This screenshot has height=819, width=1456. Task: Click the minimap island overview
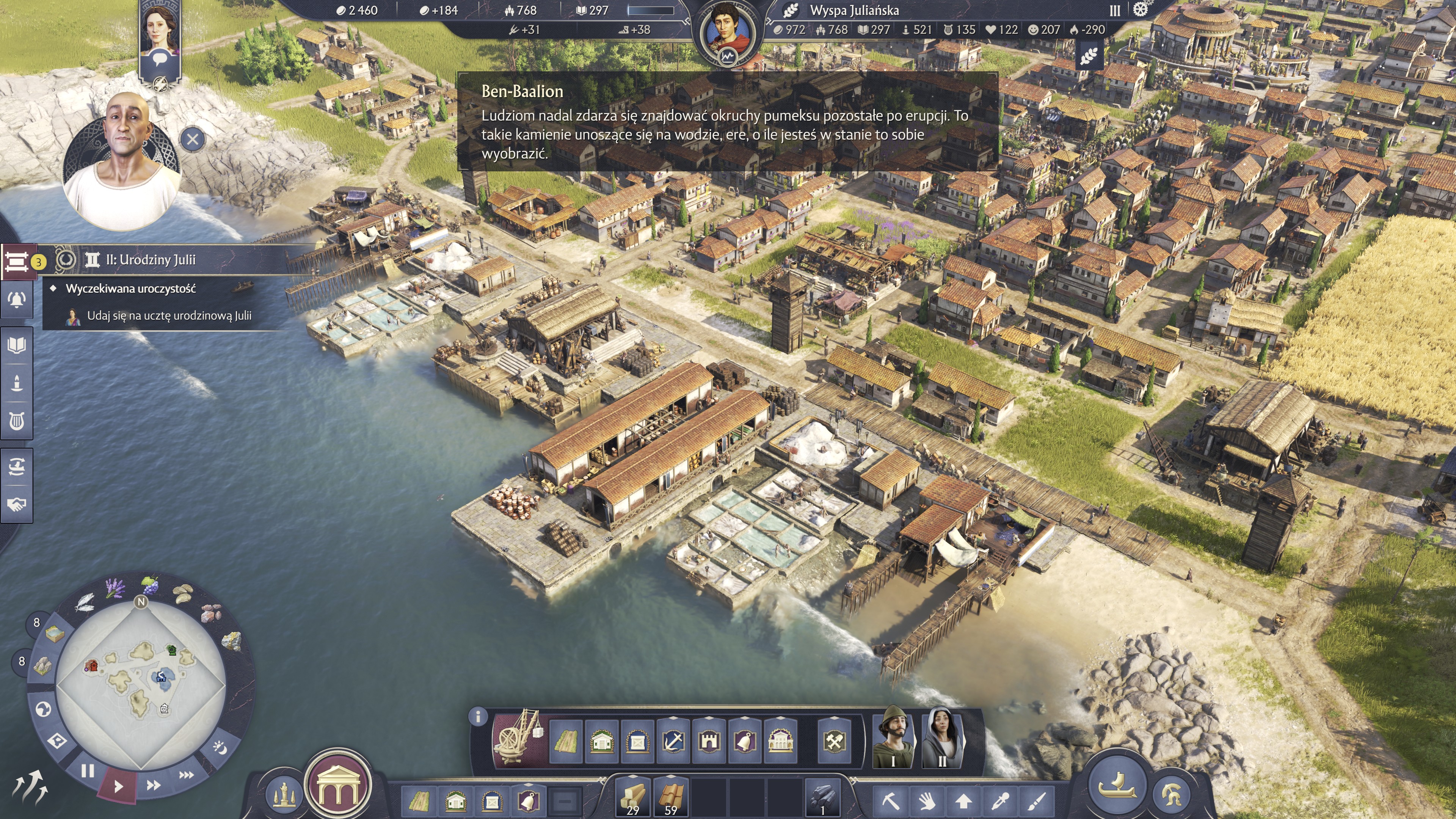point(141,684)
